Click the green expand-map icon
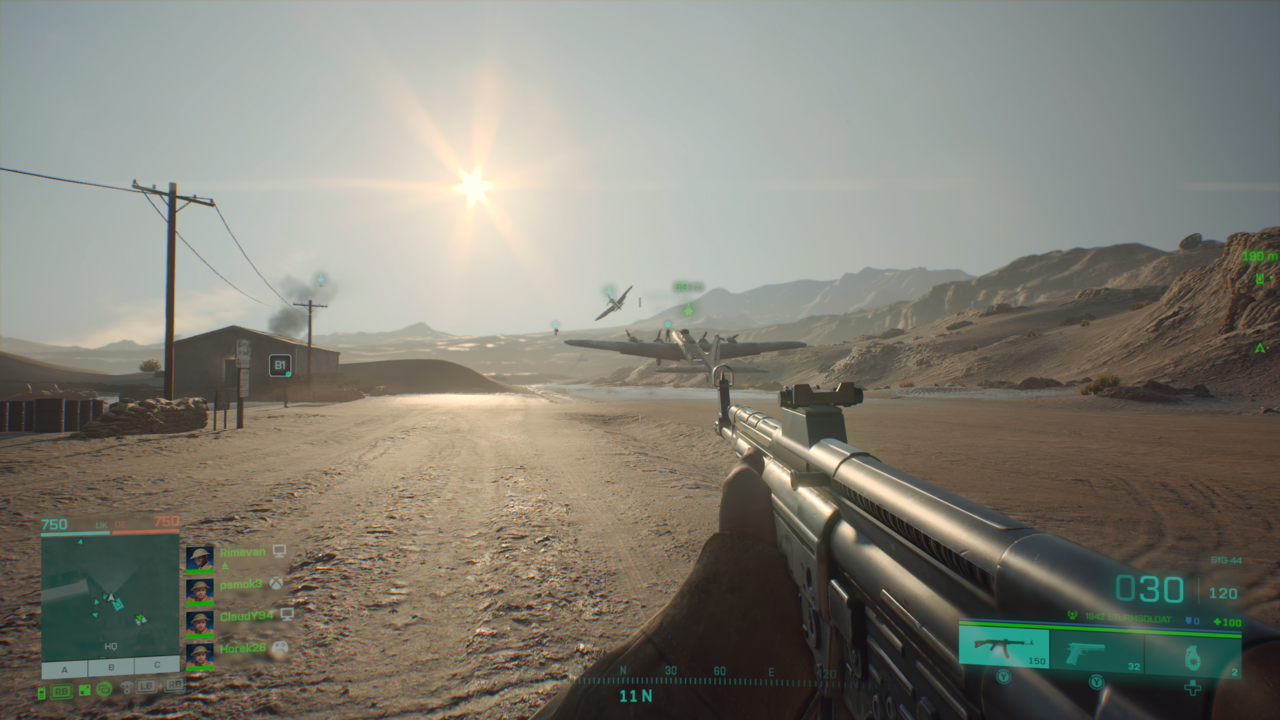 pos(85,689)
